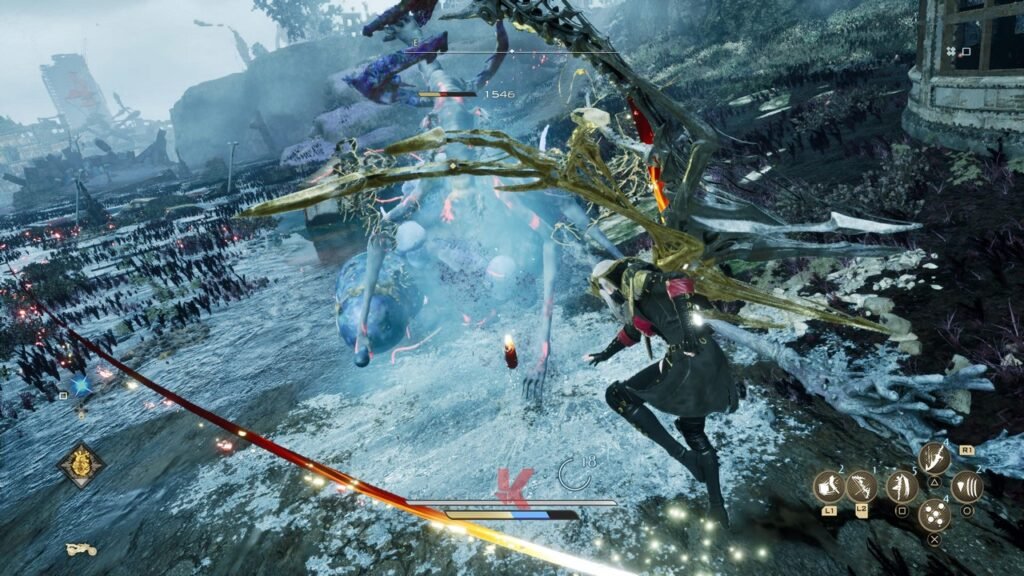
Task: Activate the sword-slash ability icon
Action: (935, 459)
